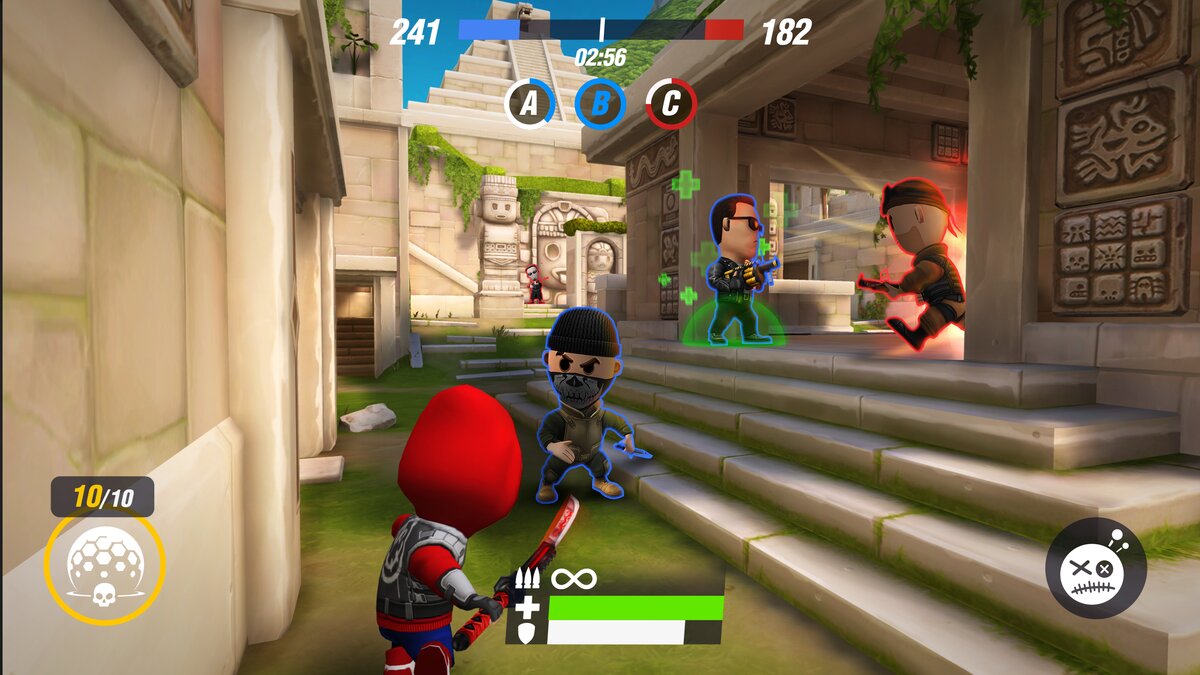
Task: Select the red capture point C indicator
Action: coord(671,103)
